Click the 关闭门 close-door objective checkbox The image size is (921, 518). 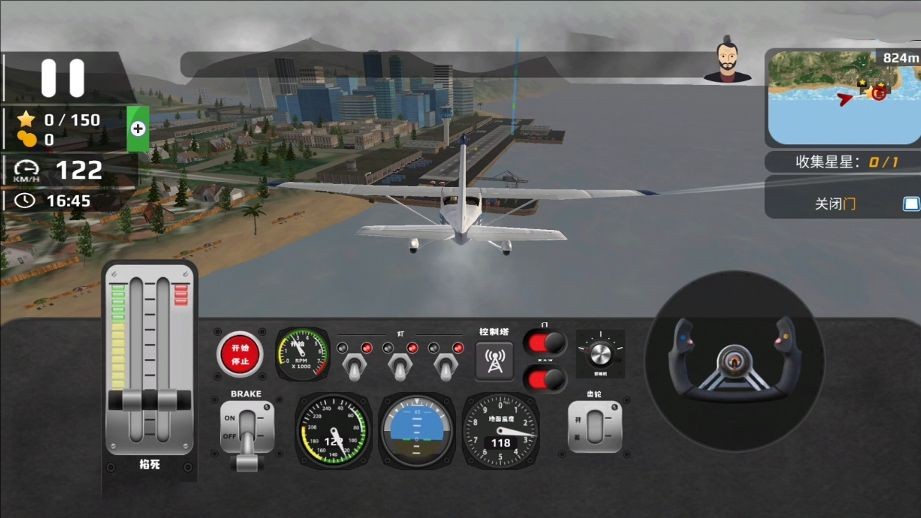pyautogui.click(x=910, y=204)
